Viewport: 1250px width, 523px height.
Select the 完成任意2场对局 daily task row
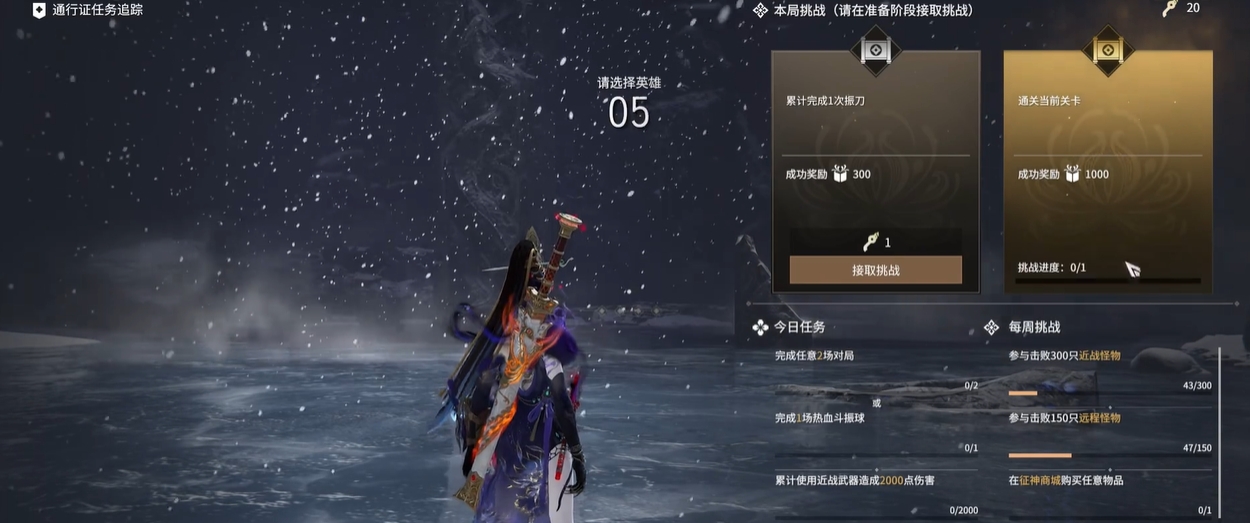pyautogui.click(x=875, y=367)
